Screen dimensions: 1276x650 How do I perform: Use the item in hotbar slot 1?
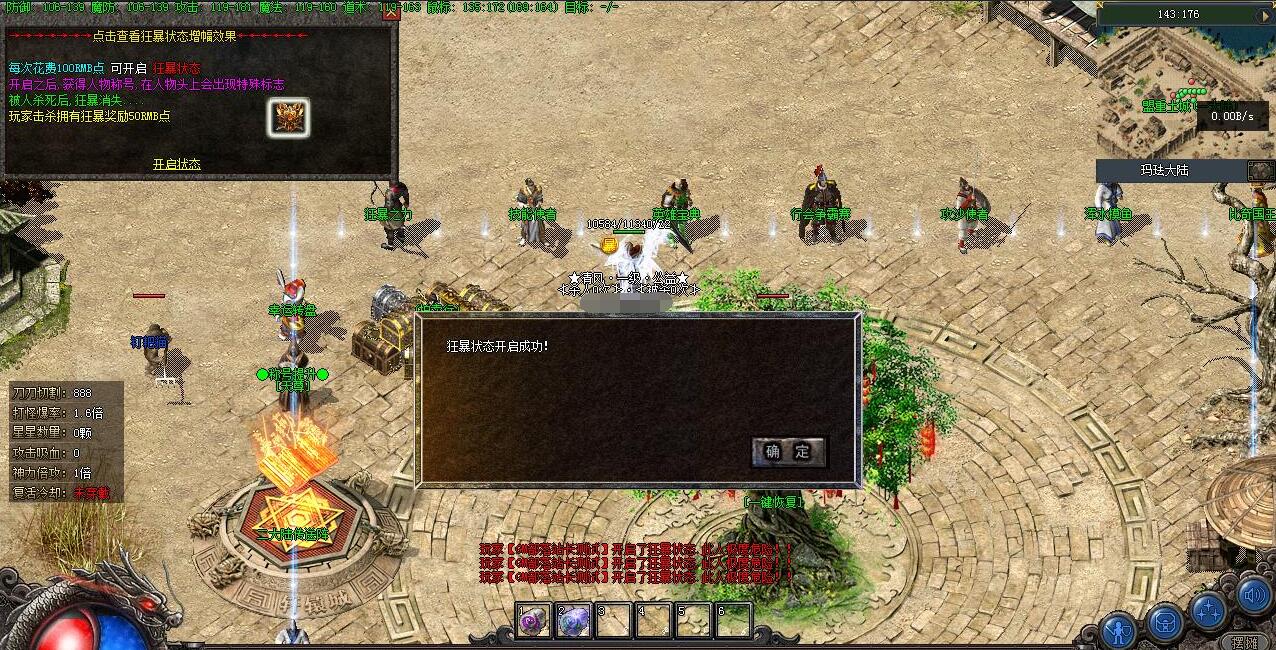point(534,621)
